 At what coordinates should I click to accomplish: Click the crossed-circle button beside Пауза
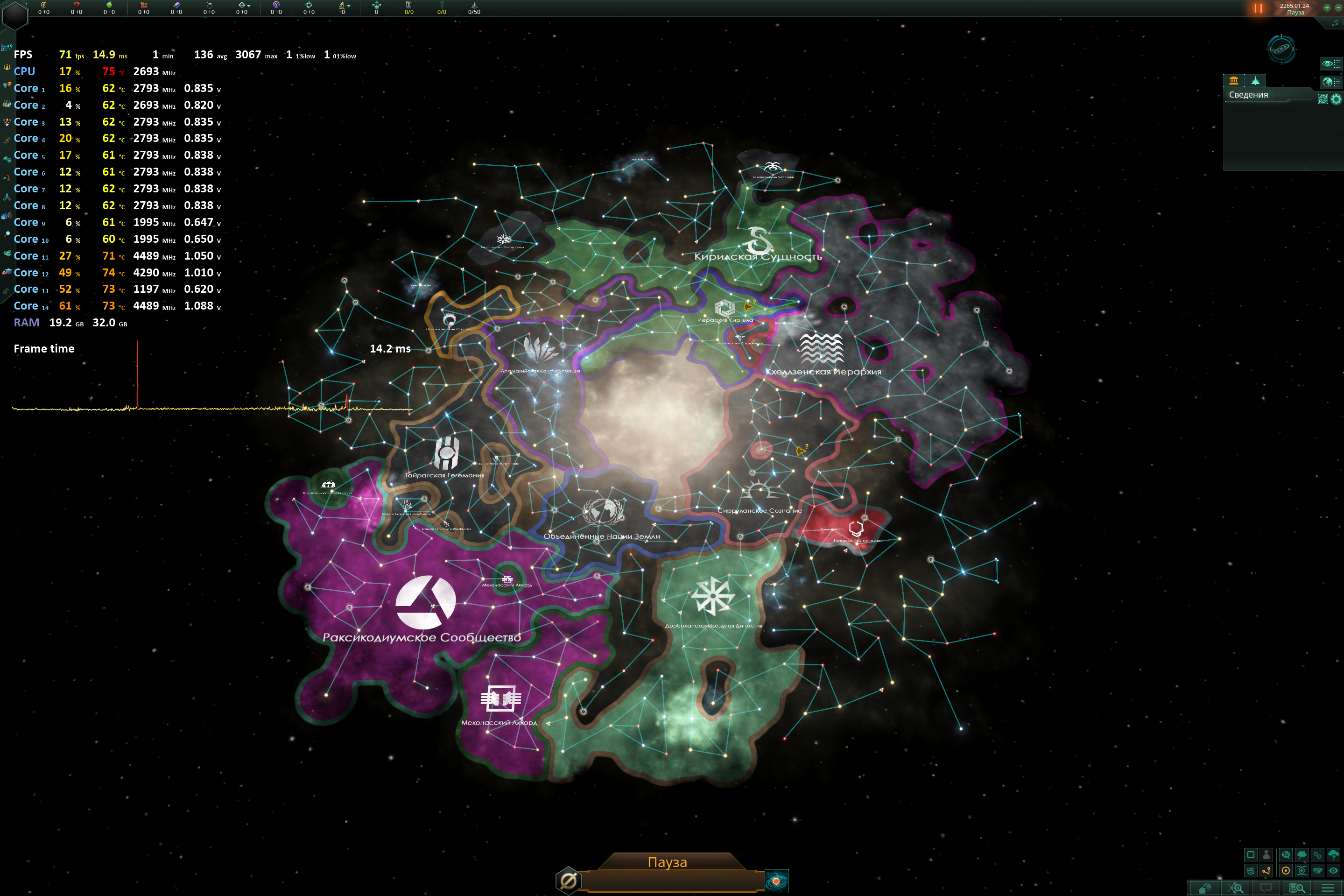[568, 881]
